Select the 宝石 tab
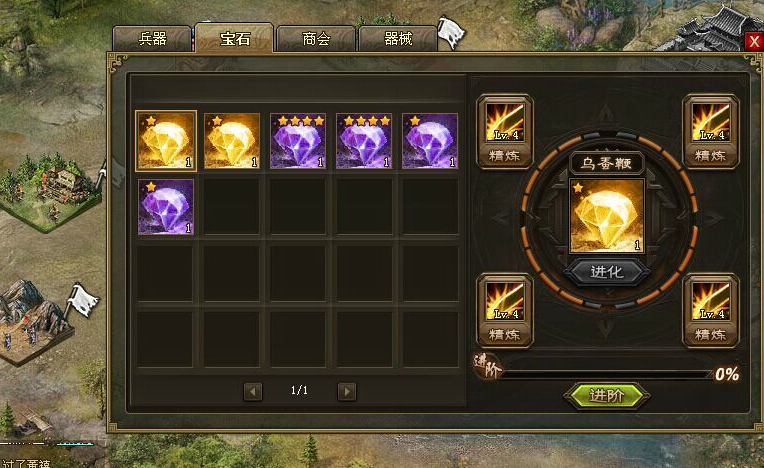 (x=234, y=39)
